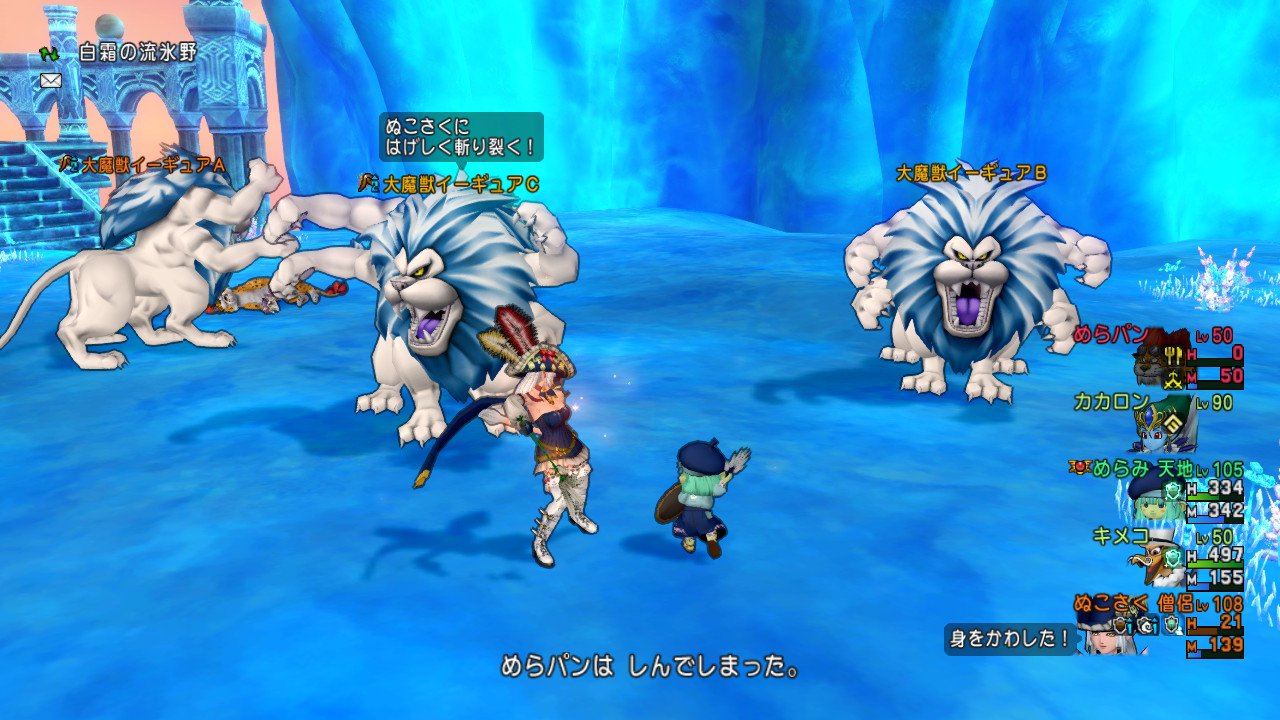Open the mail envelope icon

50,81
